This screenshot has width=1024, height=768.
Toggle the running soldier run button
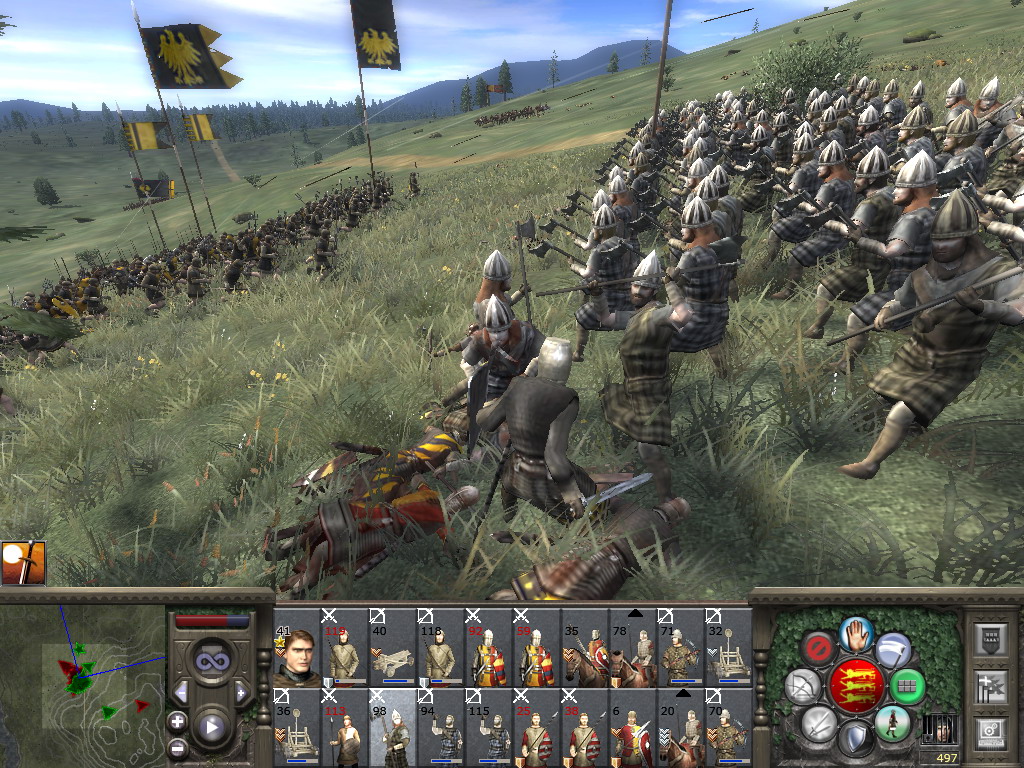pyautogui.click(x=892, y=723)
